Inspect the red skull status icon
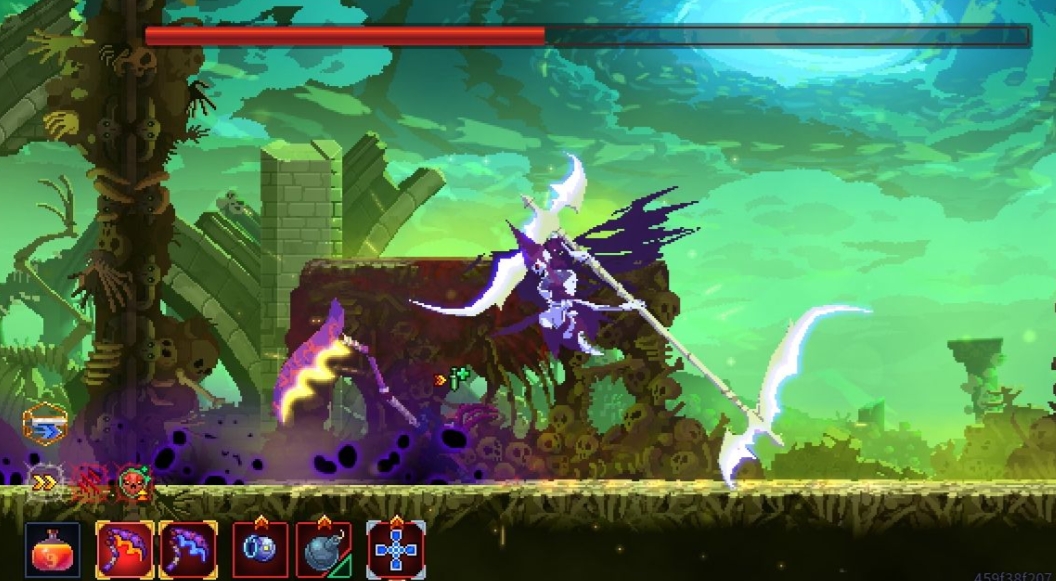The width and height of the screenshot is (1056, 581). [132, 484]
